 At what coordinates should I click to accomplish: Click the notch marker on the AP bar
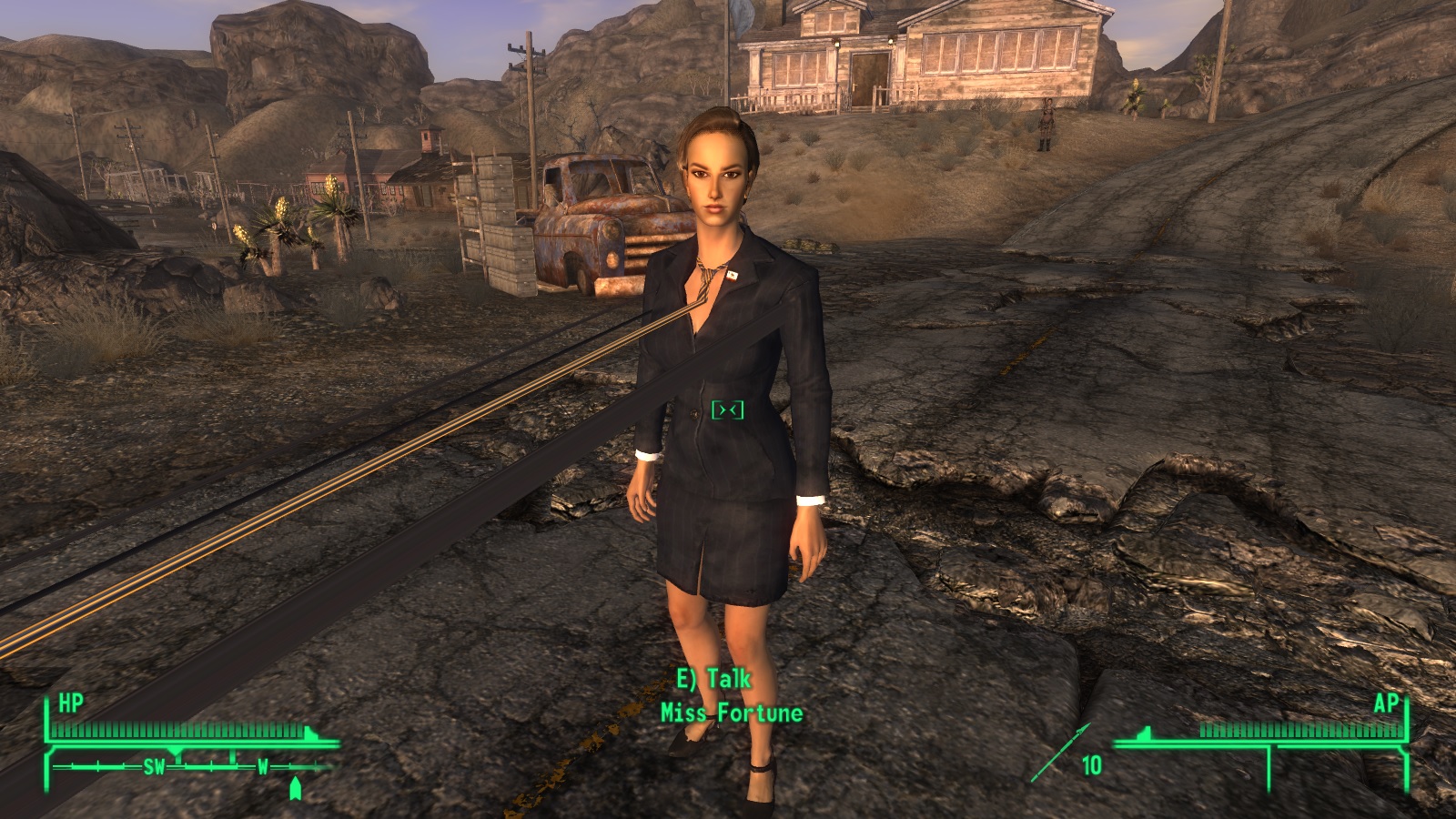tap(1145, 733)
